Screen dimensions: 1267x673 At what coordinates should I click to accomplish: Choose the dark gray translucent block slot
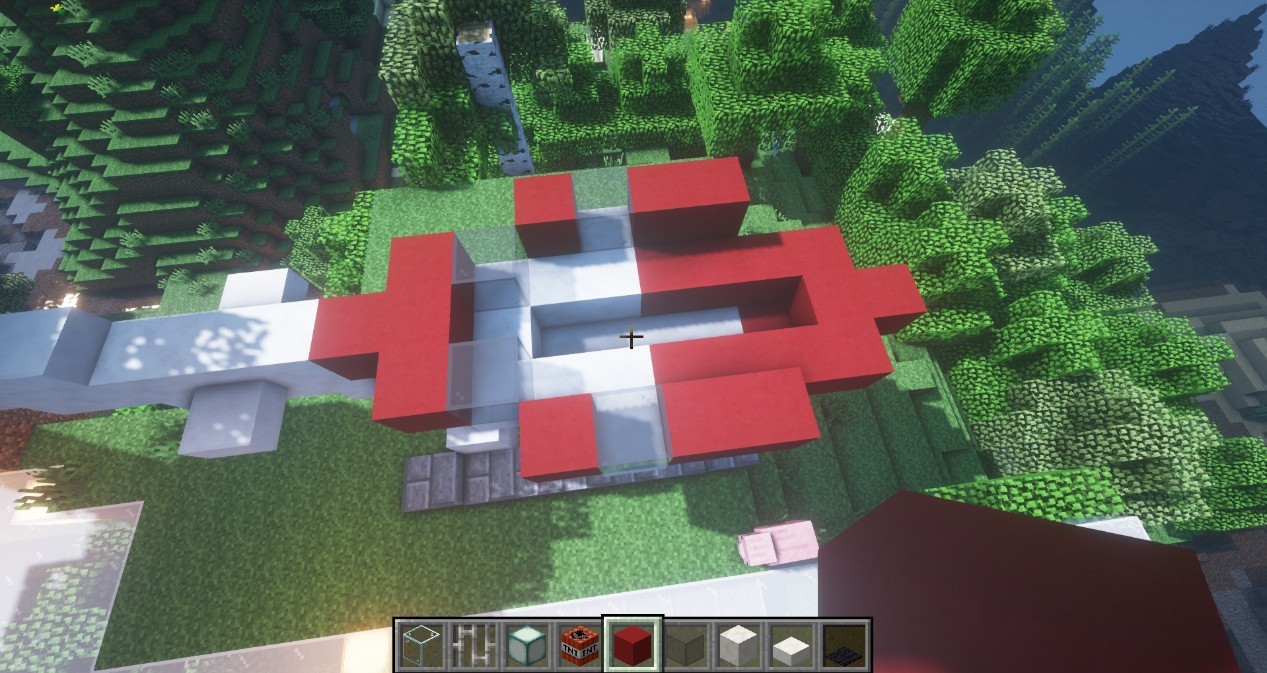coord(686,645)
